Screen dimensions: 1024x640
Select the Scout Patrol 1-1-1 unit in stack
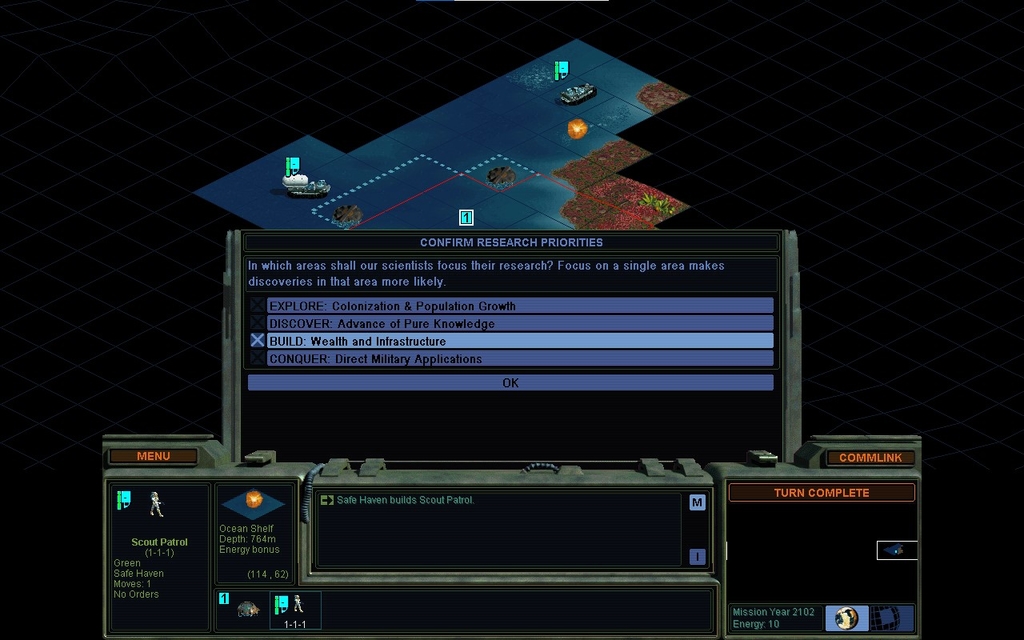[295, 609]
